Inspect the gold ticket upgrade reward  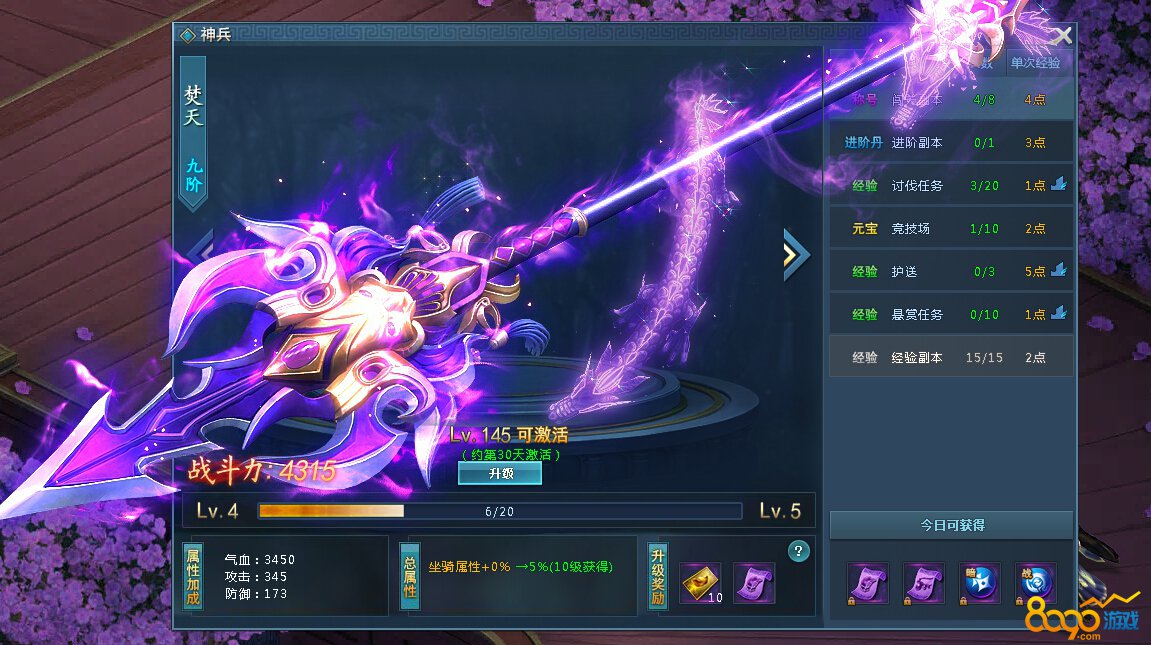(700, 583)
